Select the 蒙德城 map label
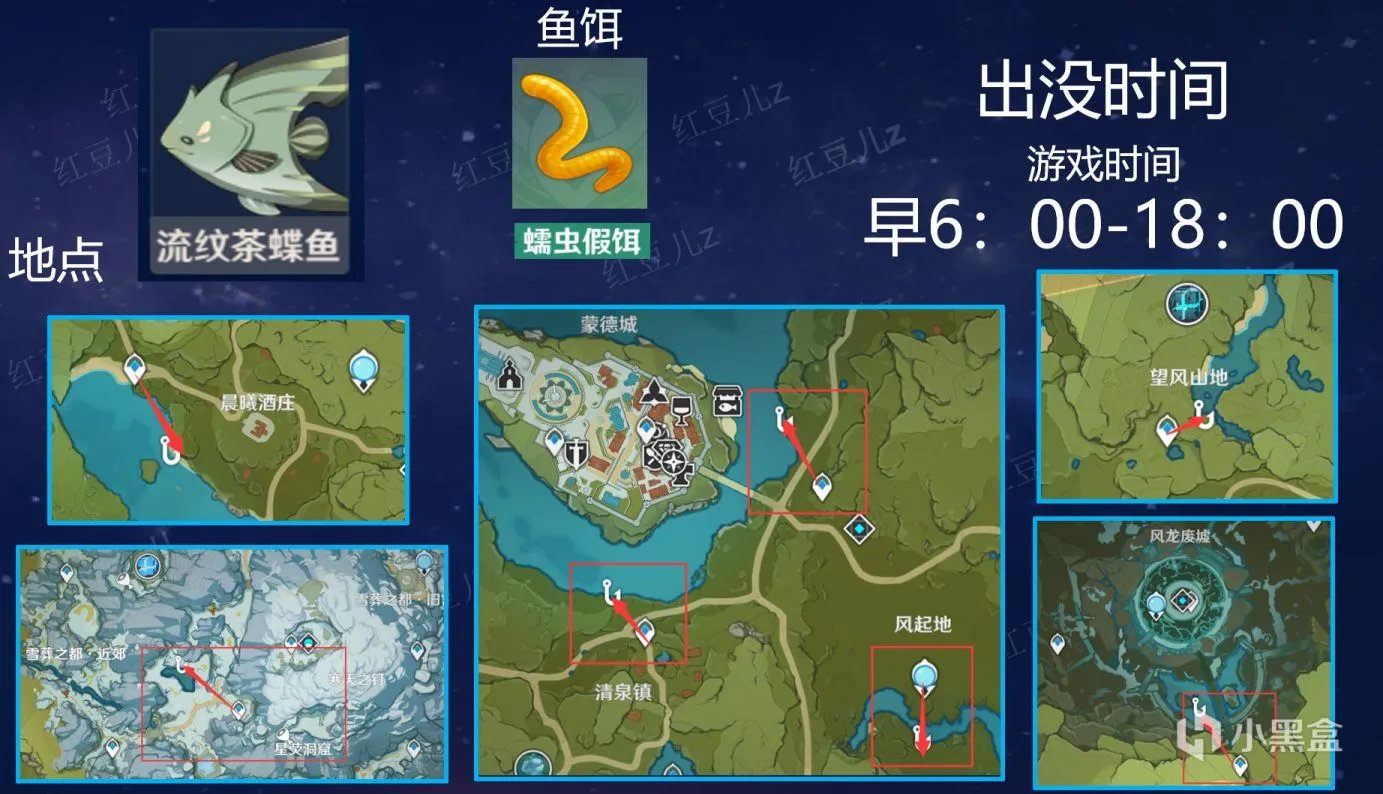 [x=608, y=323]
